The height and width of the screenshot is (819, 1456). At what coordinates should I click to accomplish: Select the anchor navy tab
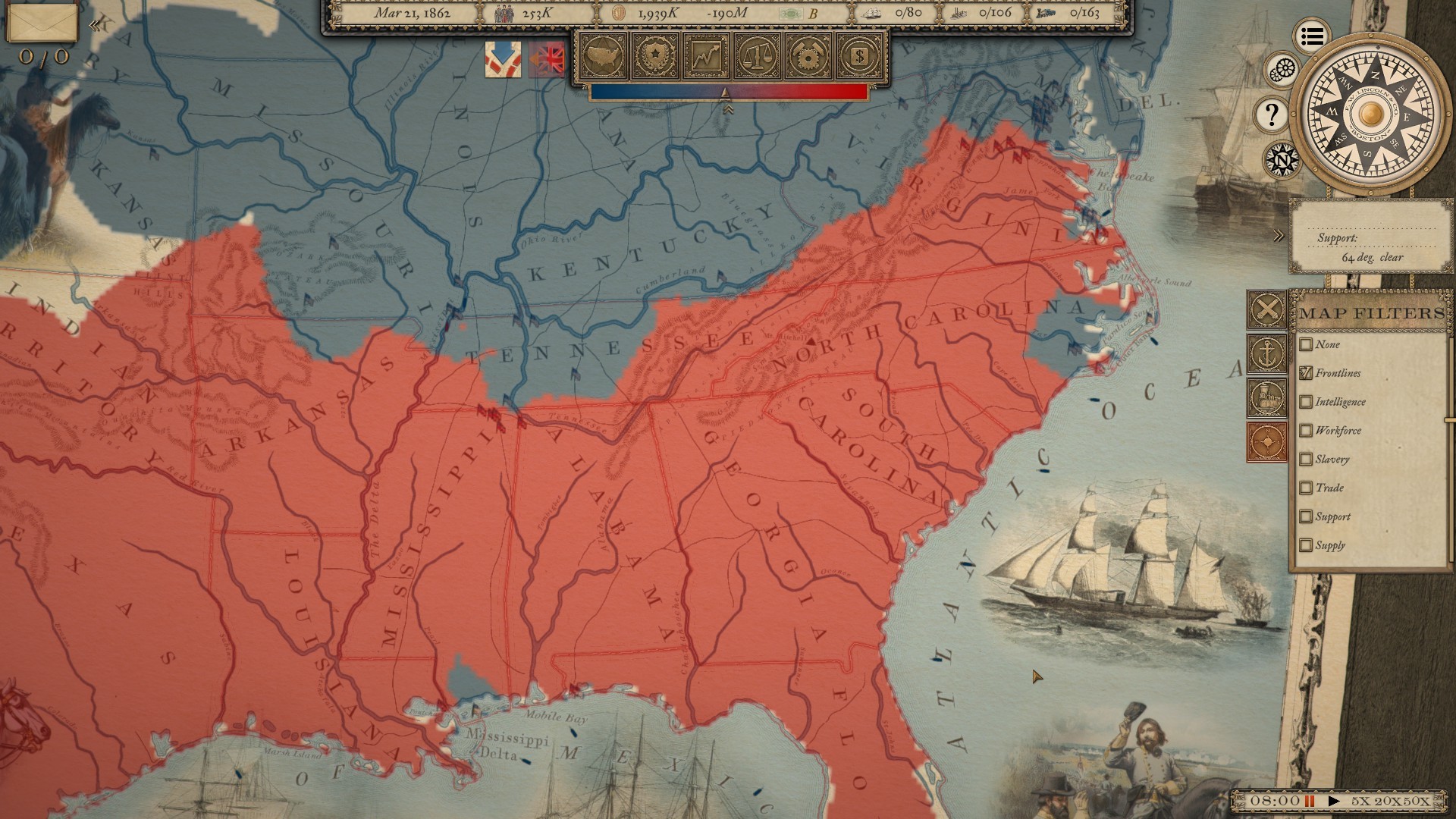coord(1267,353)
